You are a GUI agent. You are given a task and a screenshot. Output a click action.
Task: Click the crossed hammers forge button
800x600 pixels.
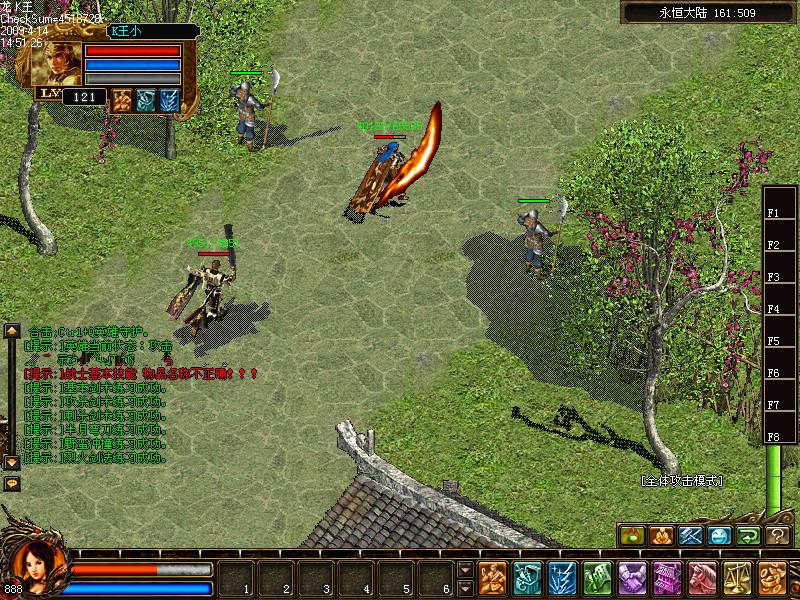pos(691,536)
